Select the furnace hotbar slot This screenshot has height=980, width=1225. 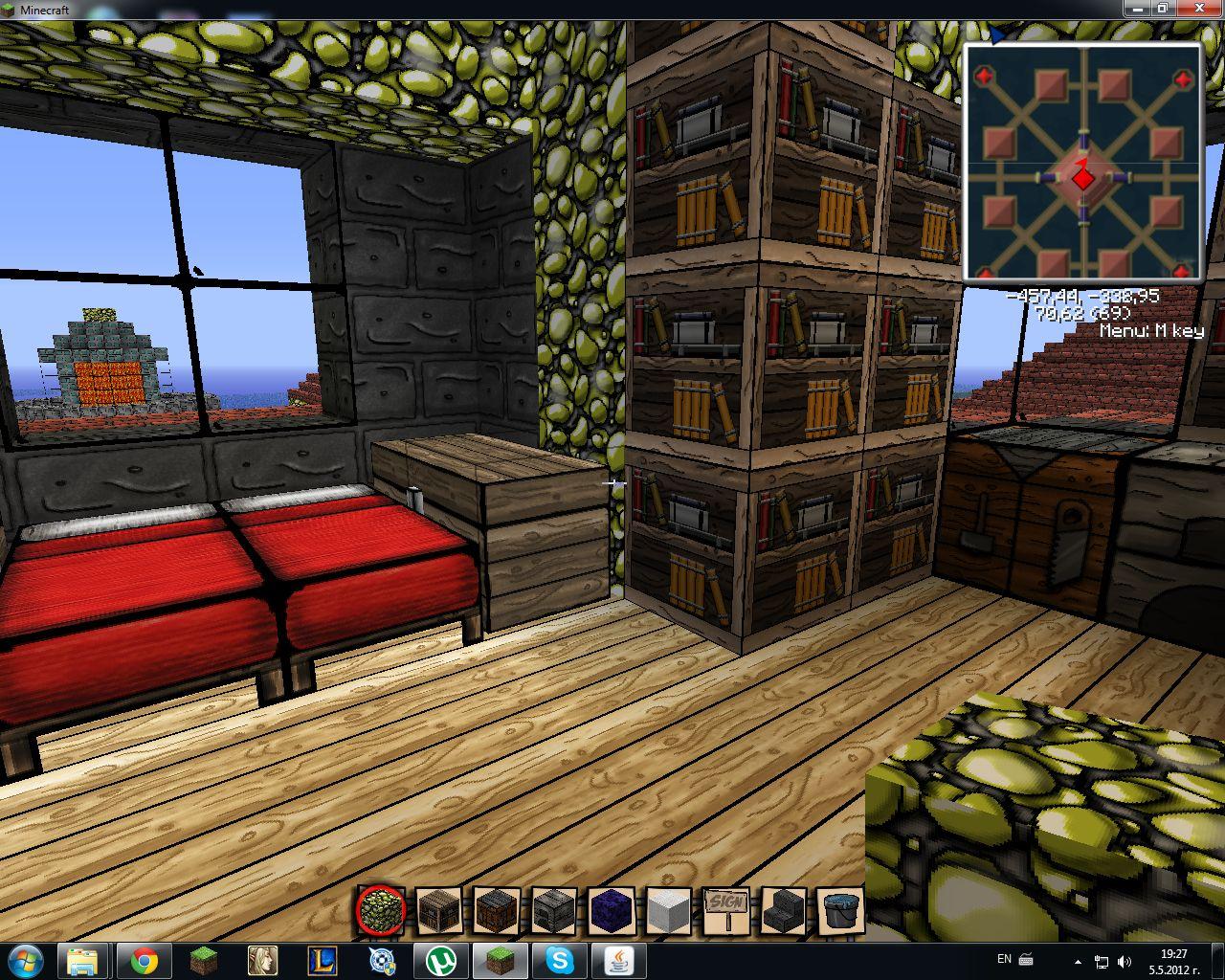[x=553, y=910]
